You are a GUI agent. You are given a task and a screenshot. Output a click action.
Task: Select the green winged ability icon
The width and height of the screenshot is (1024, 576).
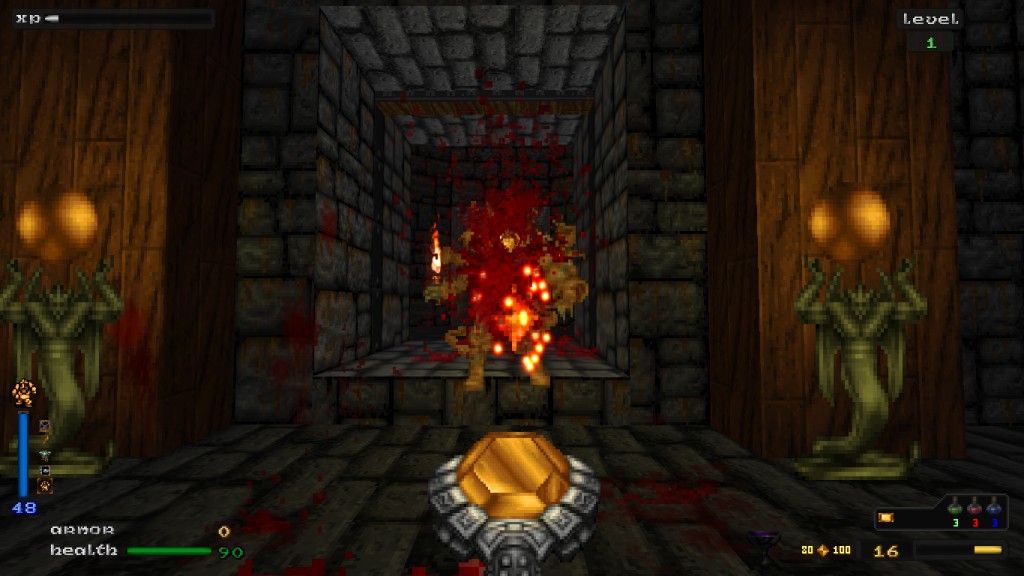45,454
